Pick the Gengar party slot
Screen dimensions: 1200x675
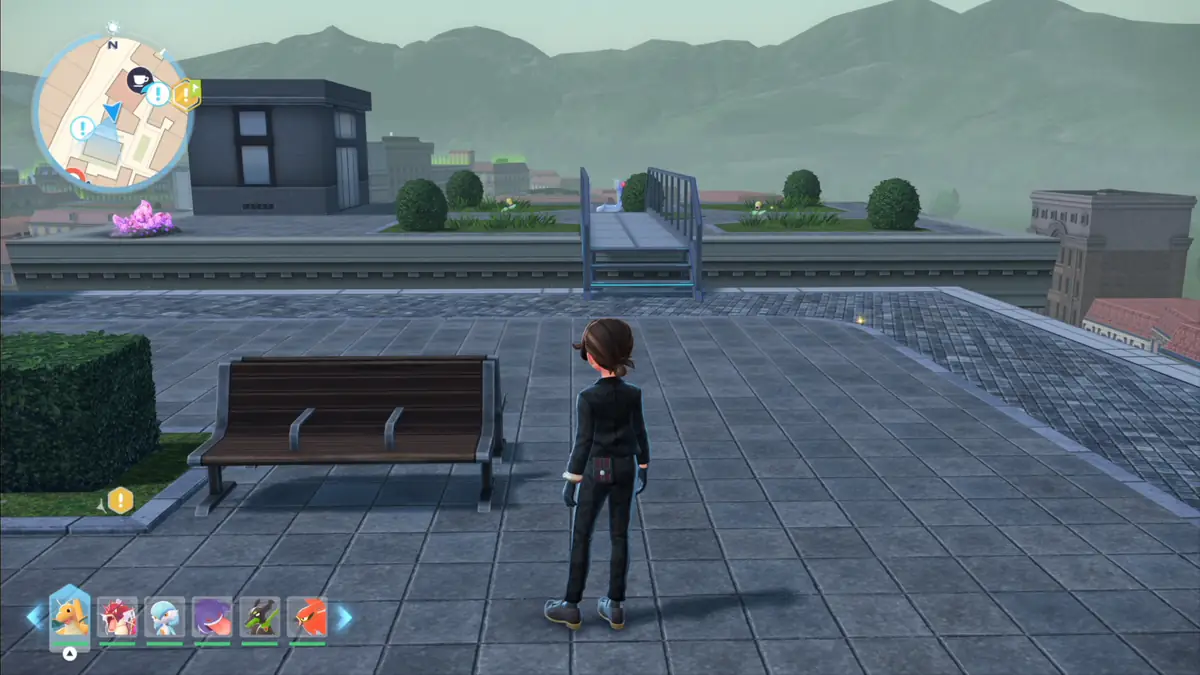212,617
